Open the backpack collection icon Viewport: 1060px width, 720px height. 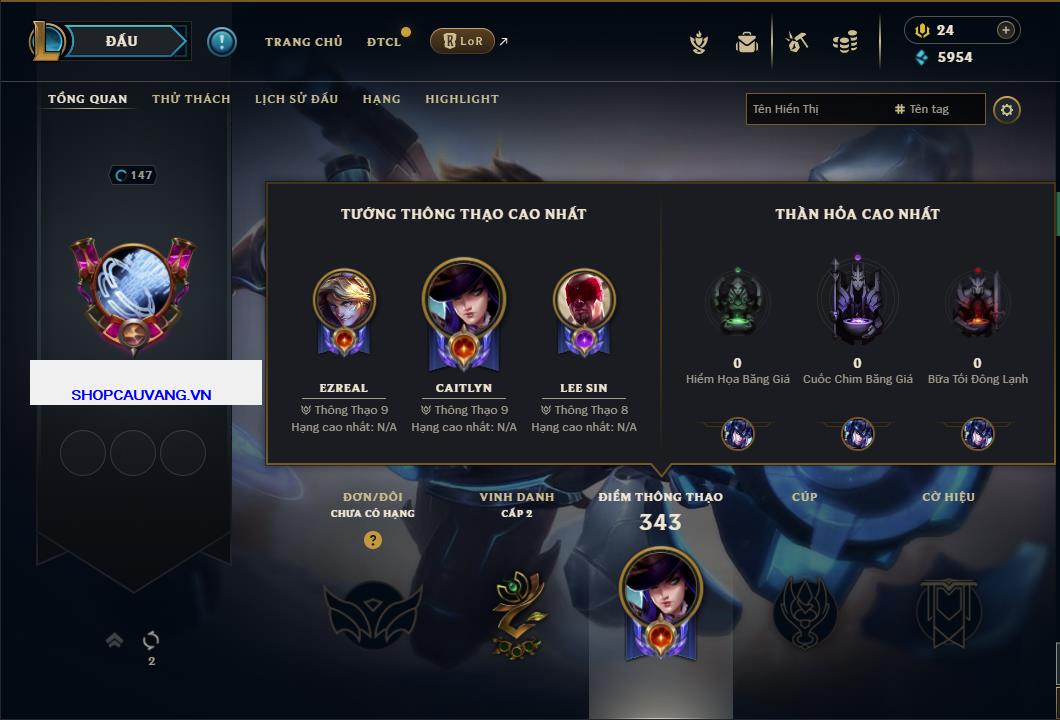(746, 42)
